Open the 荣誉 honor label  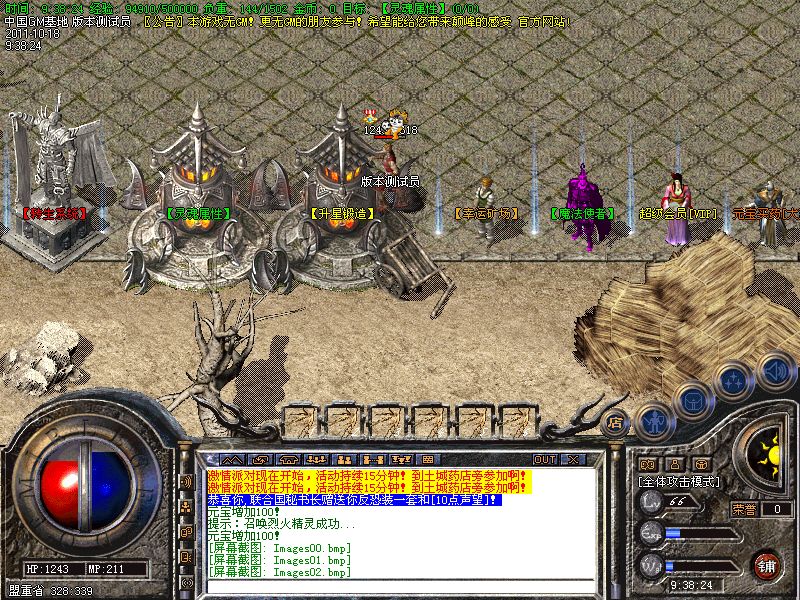743,509
